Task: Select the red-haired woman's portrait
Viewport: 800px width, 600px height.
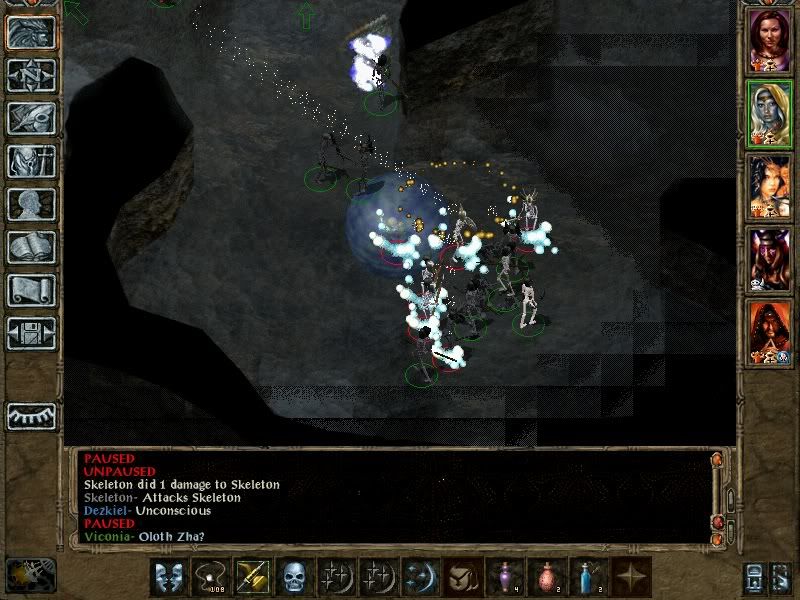Action: (x=770, y=38)
